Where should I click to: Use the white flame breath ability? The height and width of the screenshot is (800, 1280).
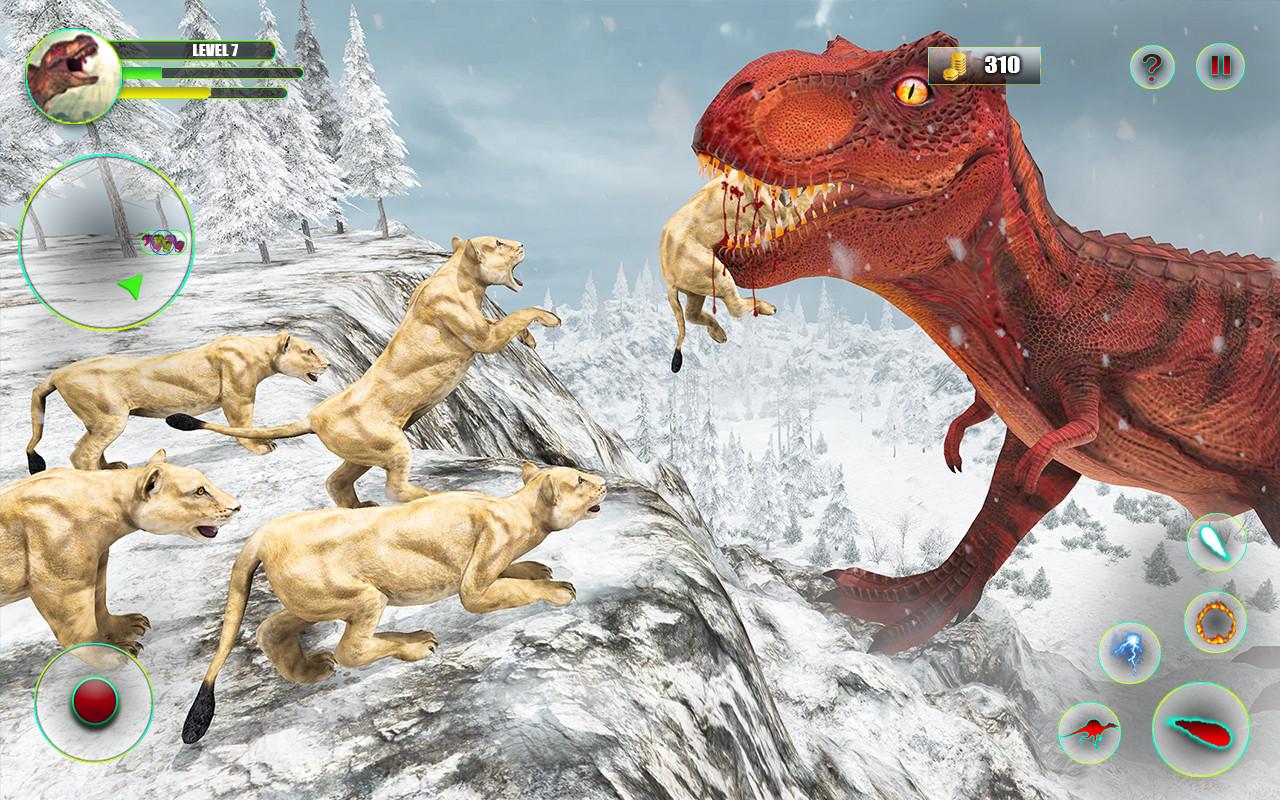click(x=1216, y=541)
